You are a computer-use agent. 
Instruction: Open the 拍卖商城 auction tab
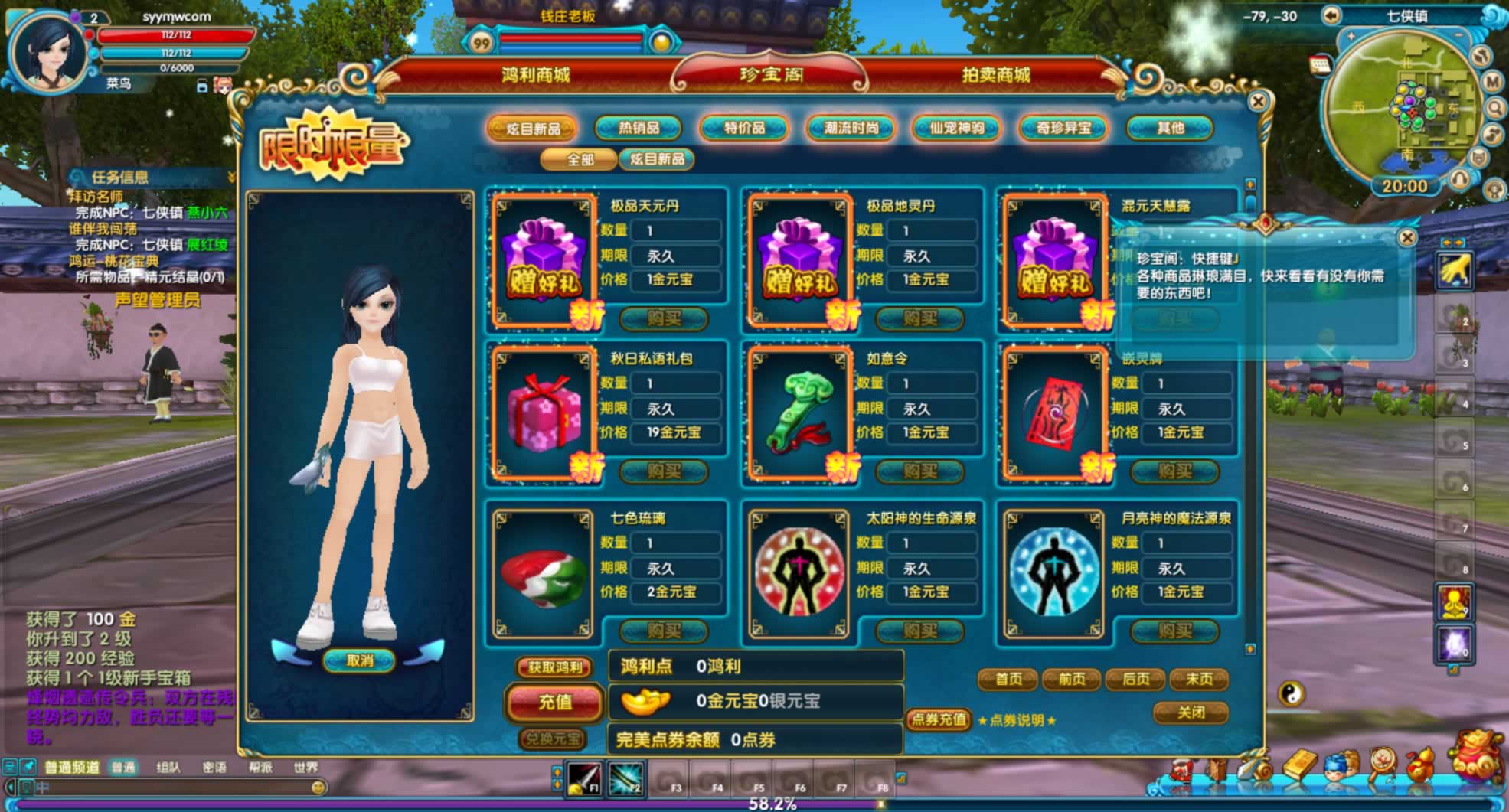coord(995,75)
